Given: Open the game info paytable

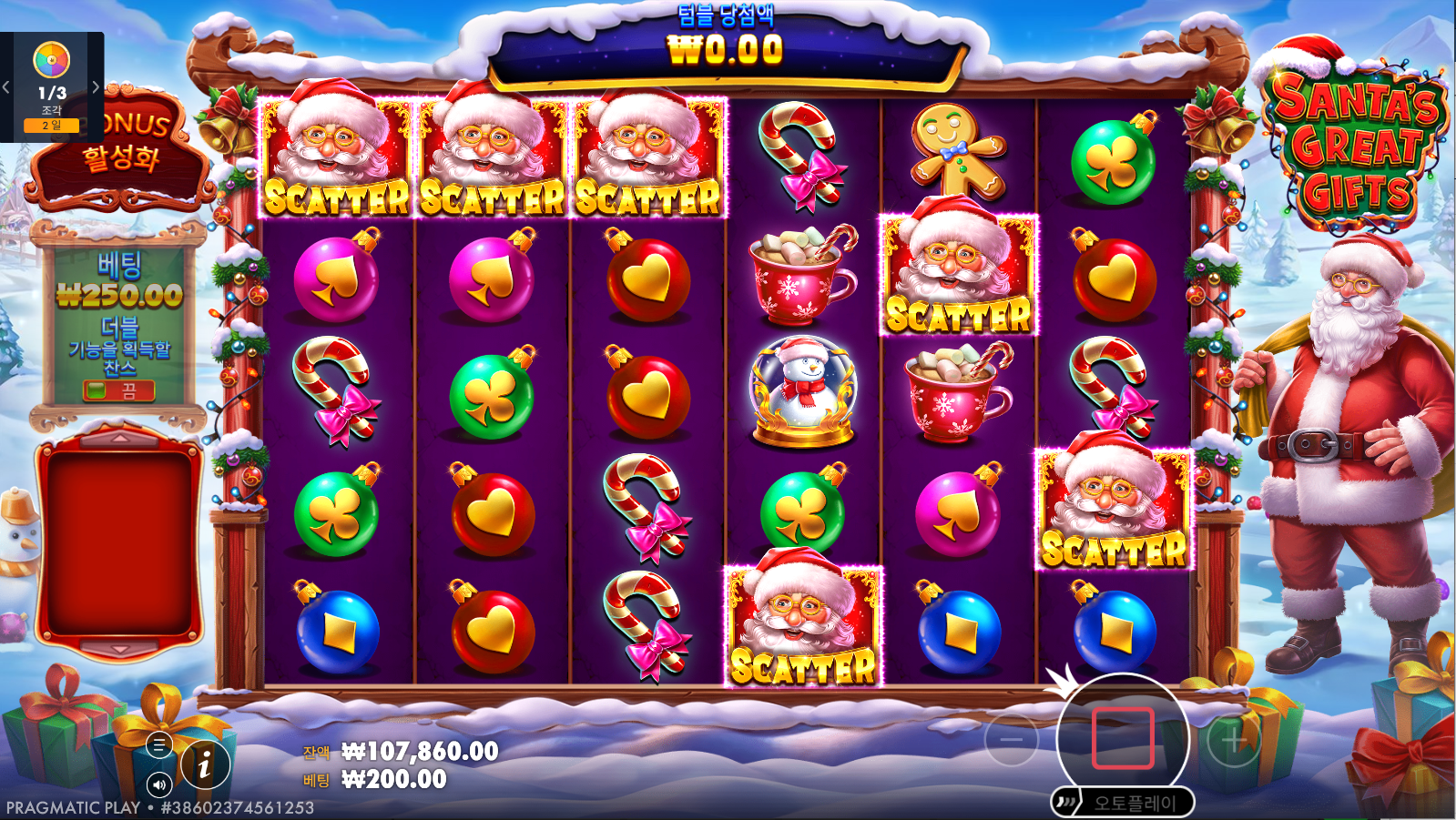Looking at the screenshot, I should 204,764.
